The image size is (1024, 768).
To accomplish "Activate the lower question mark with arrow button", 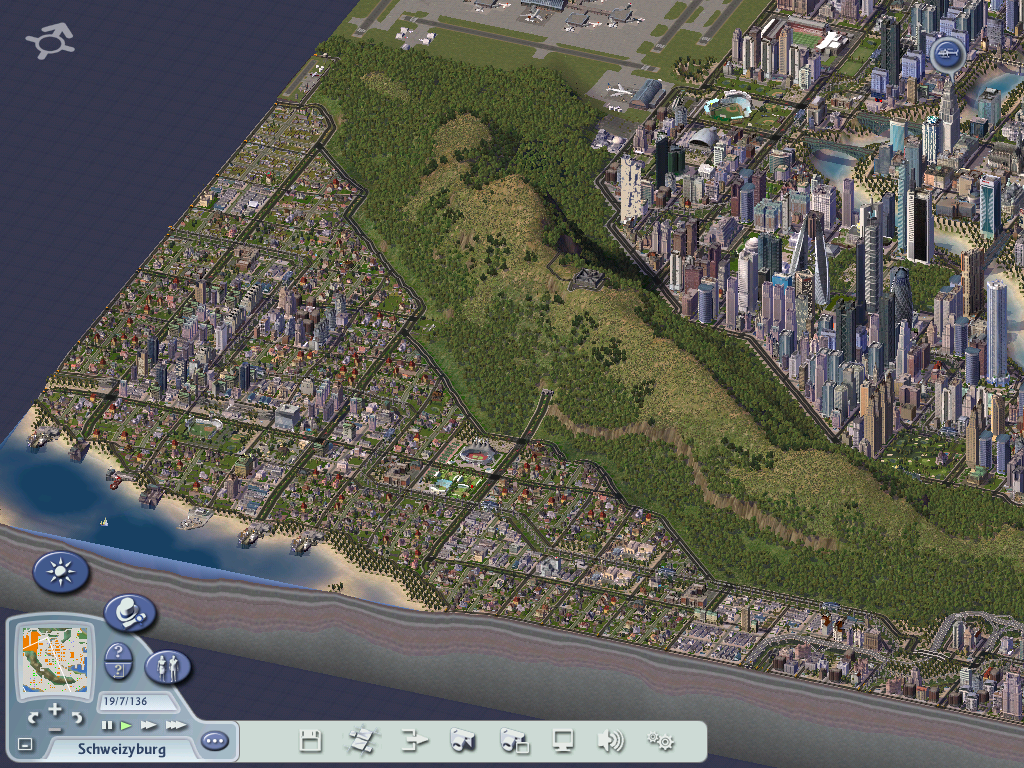I will tap(119, 671).
